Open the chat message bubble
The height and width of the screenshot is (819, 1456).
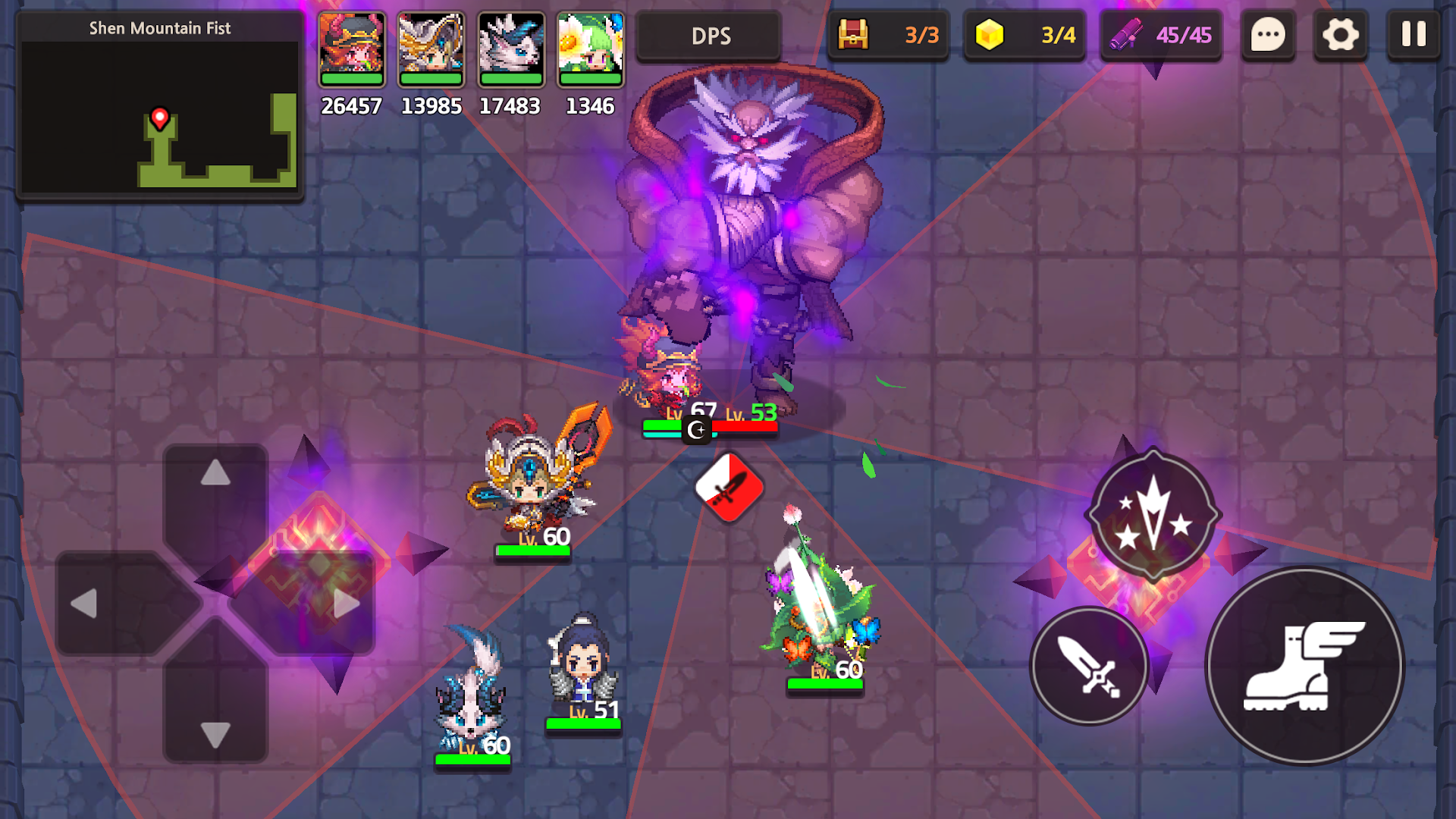pyautogui.click(x=1268, y=35)
